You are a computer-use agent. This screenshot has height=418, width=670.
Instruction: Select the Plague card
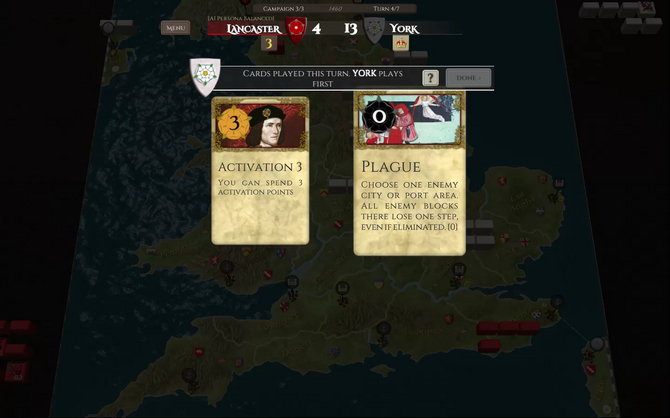(409, 174)
